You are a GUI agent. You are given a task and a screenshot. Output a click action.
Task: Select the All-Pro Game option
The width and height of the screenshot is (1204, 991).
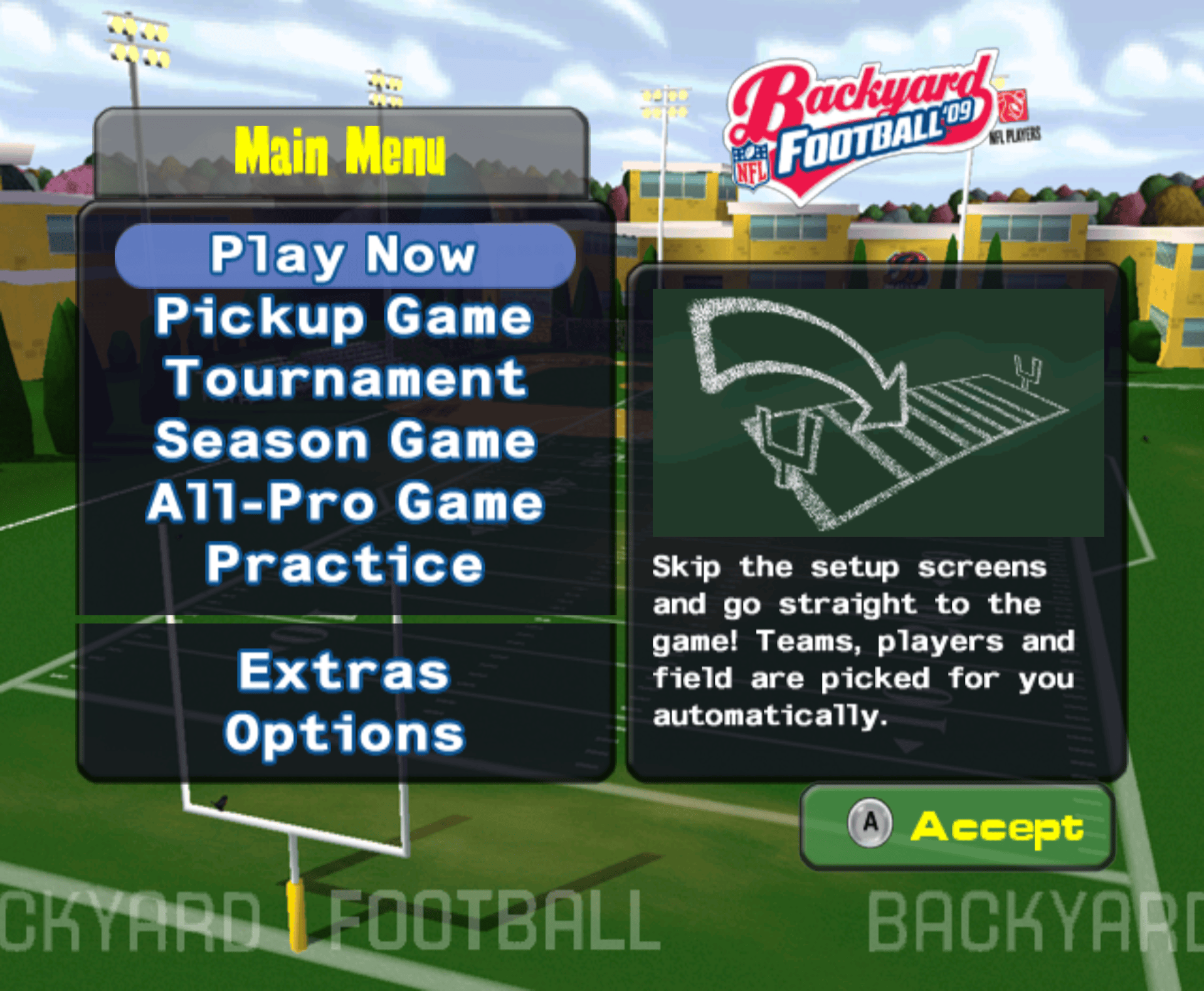click(x=346, y=502)
